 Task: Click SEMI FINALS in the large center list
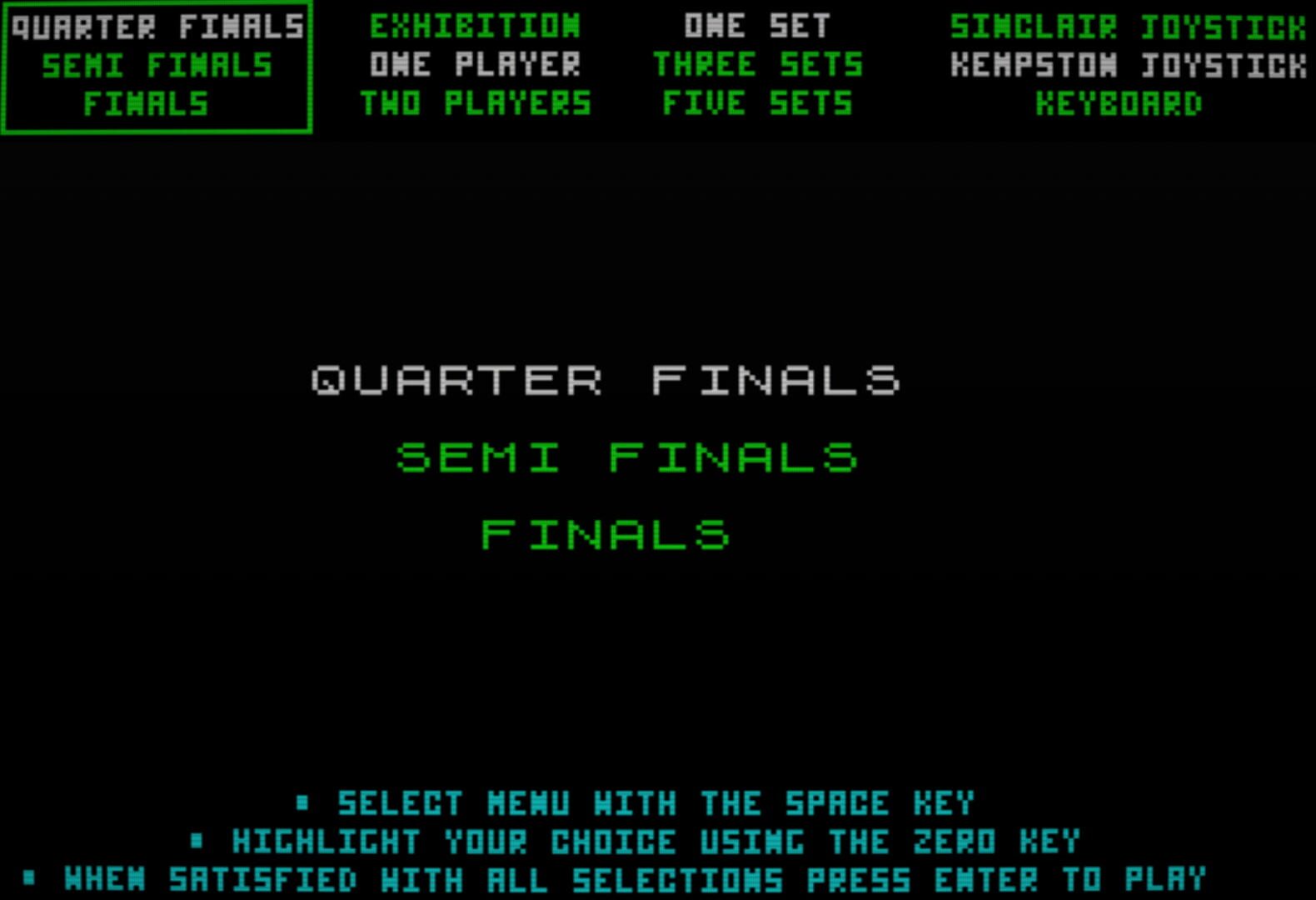pyautogui.click(x=629, y=457)
